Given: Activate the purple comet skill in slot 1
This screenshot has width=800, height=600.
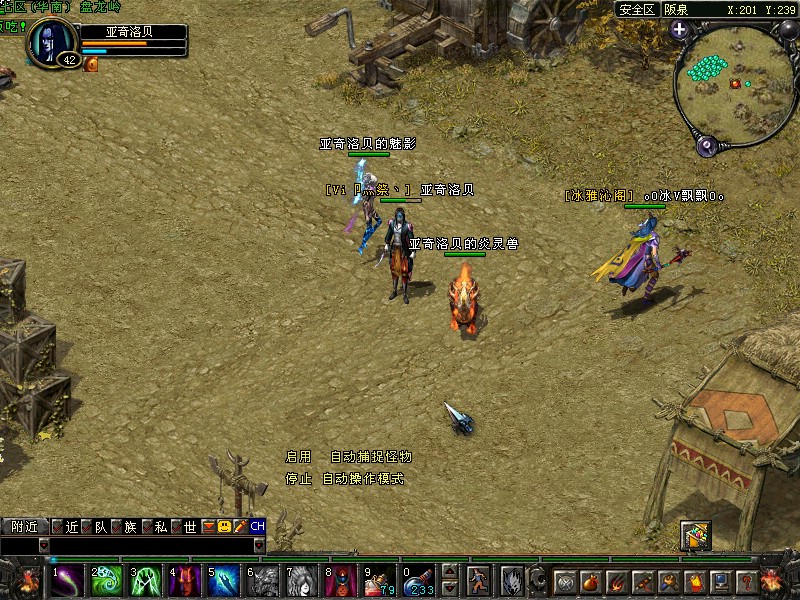Looking at the screenshot, I should tap(69, 580).
